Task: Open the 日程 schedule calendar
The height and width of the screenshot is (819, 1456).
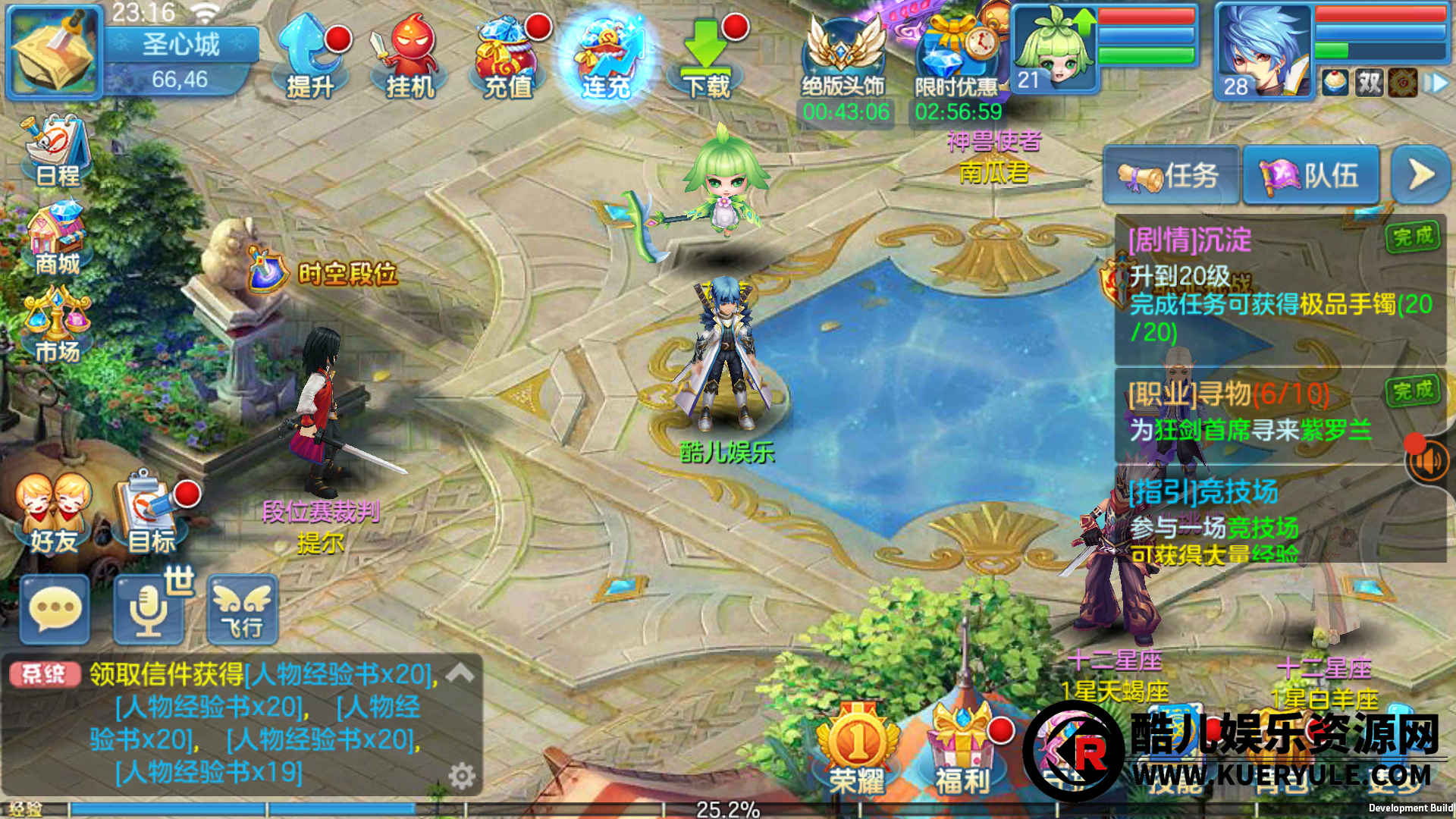Action: point(58,152)
